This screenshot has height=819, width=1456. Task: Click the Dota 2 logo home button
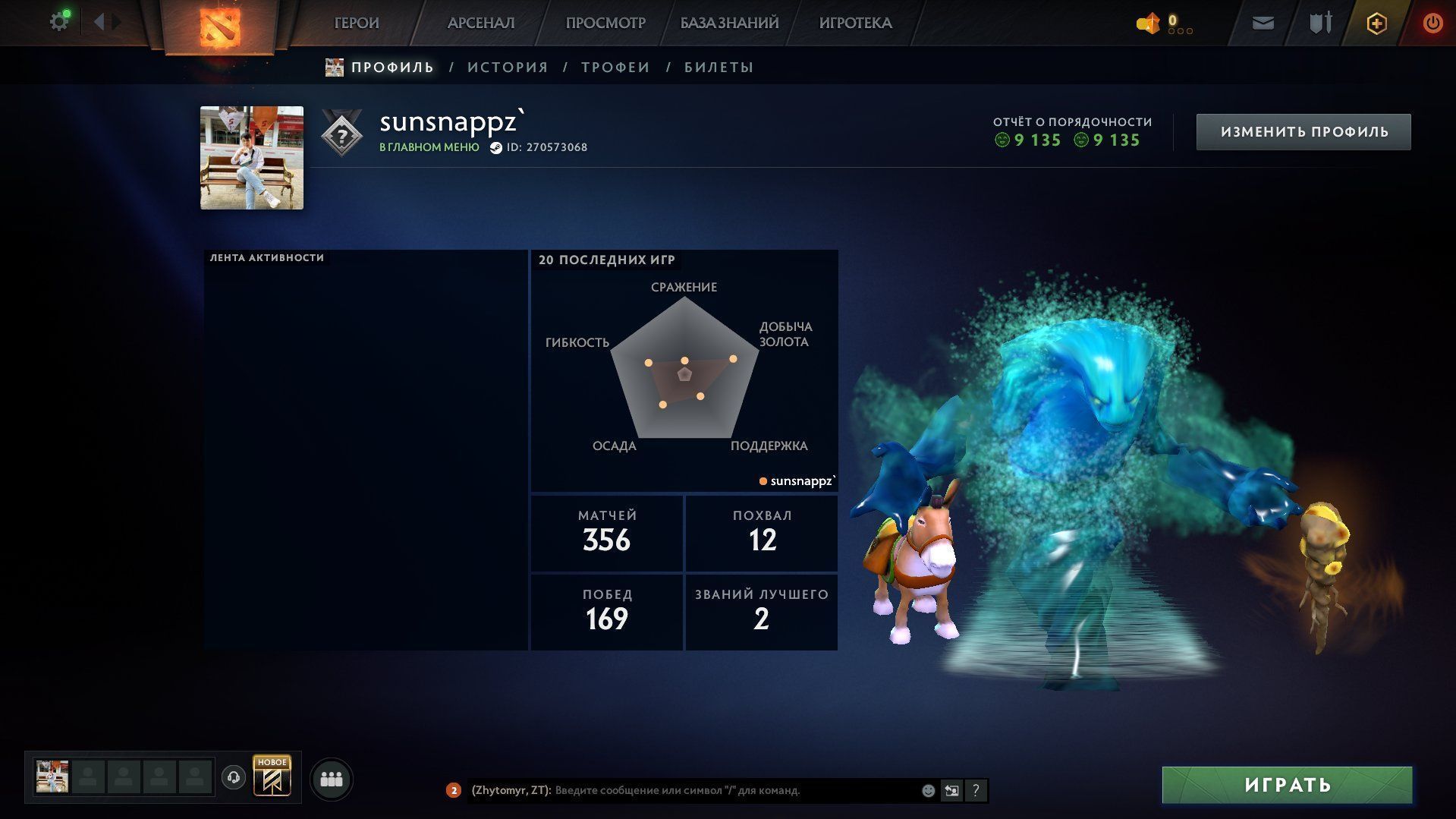[x=219, y=26]
